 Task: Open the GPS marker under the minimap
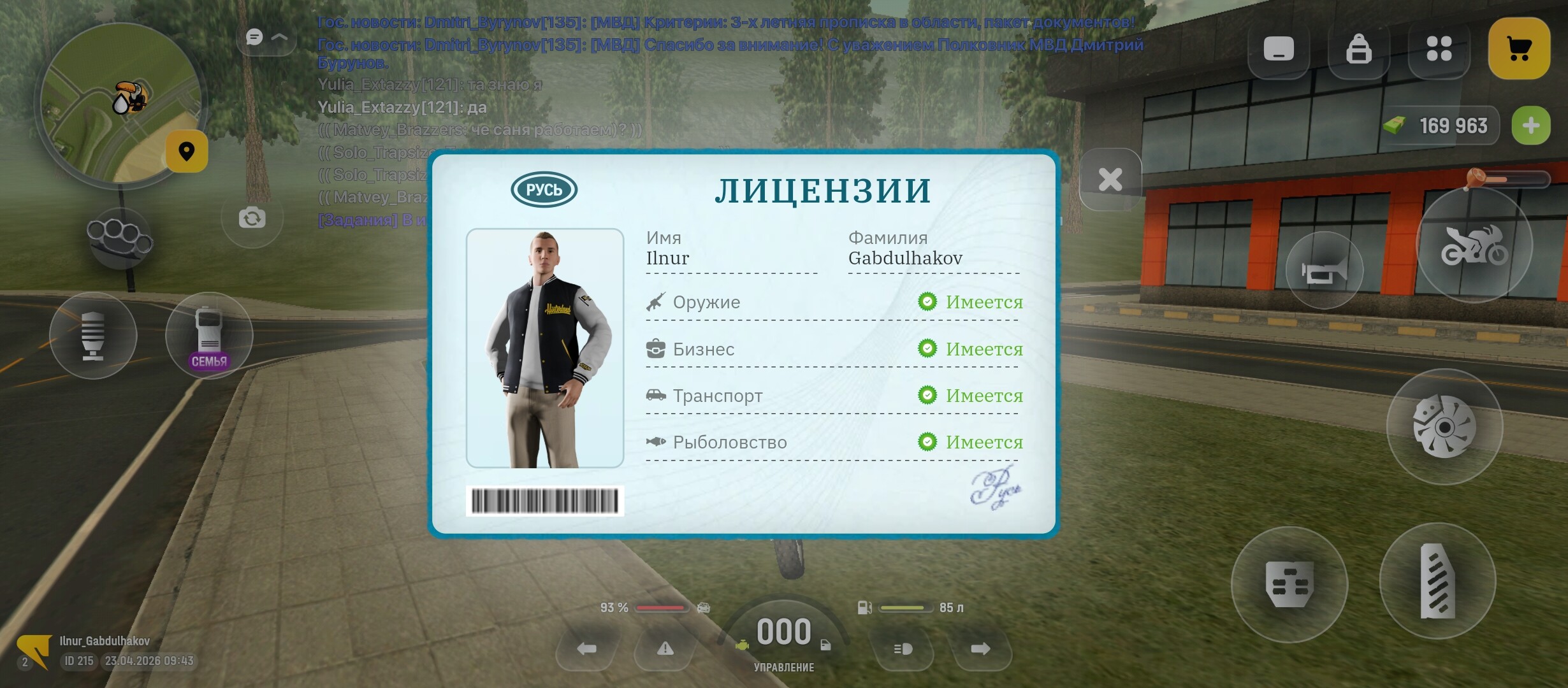[x=187, y=151]
